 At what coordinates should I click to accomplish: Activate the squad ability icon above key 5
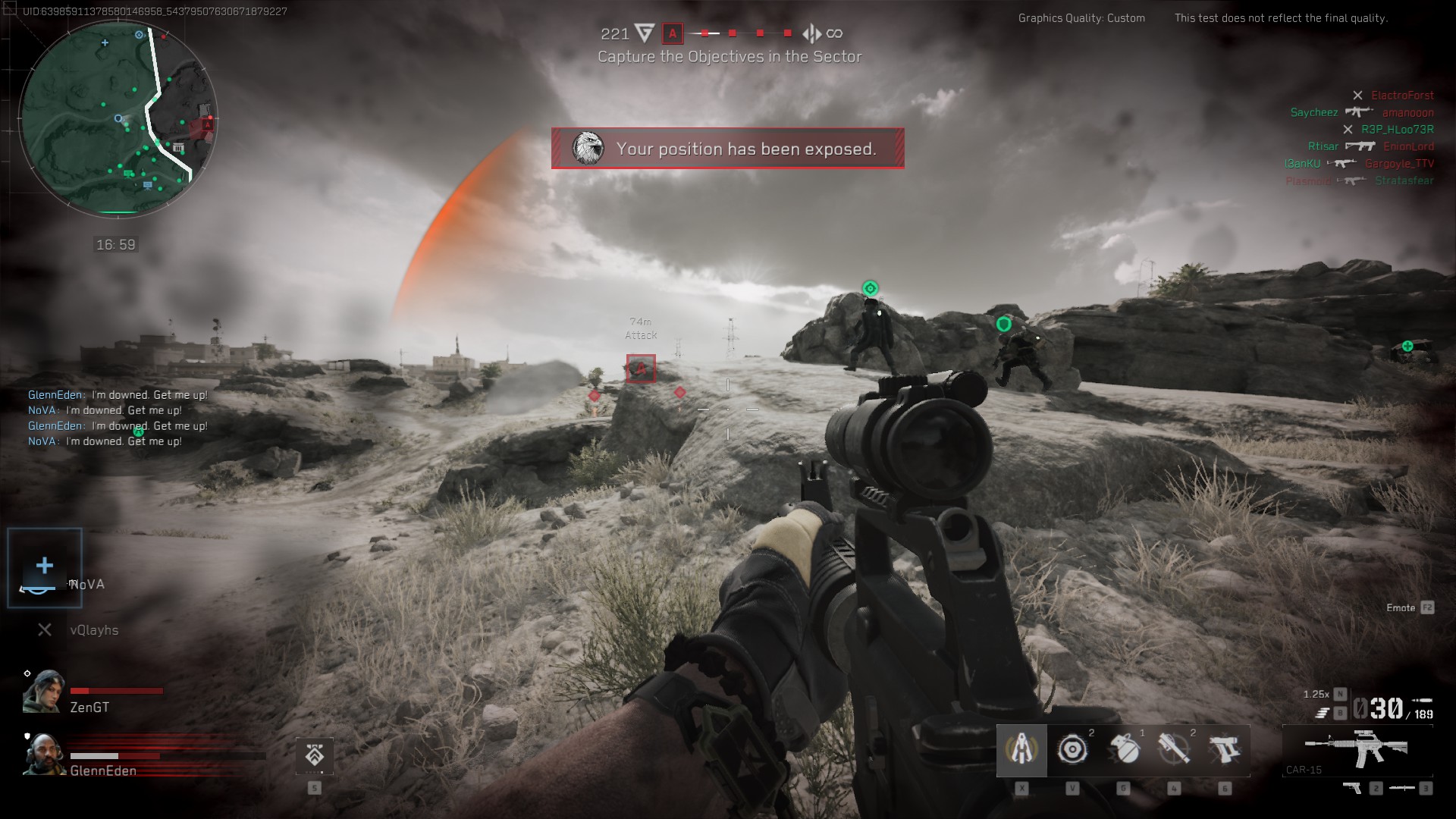coord(316,755)
